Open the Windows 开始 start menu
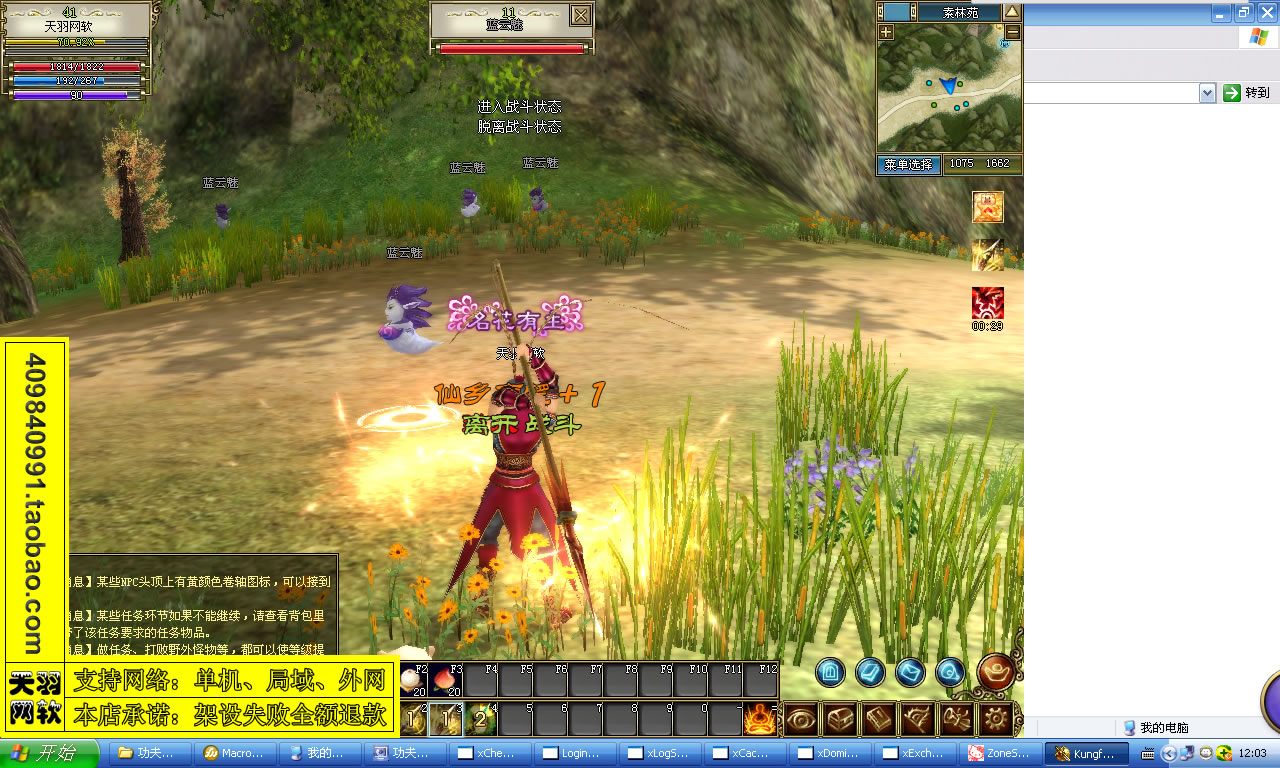 50,753
